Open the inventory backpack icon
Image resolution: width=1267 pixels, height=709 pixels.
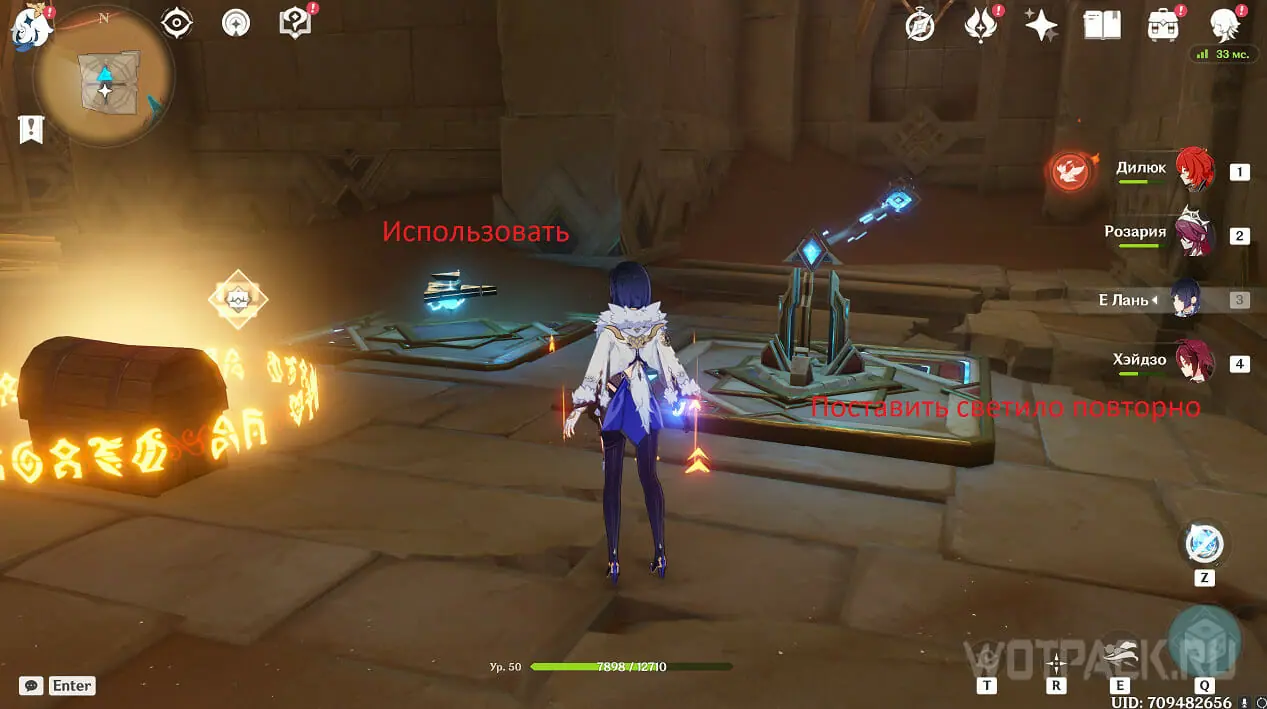(1162, 25)
